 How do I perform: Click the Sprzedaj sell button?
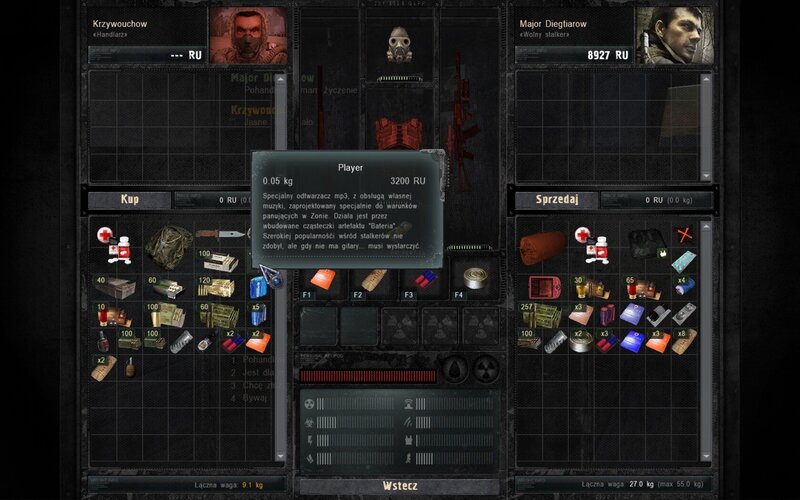pos(556,200)
